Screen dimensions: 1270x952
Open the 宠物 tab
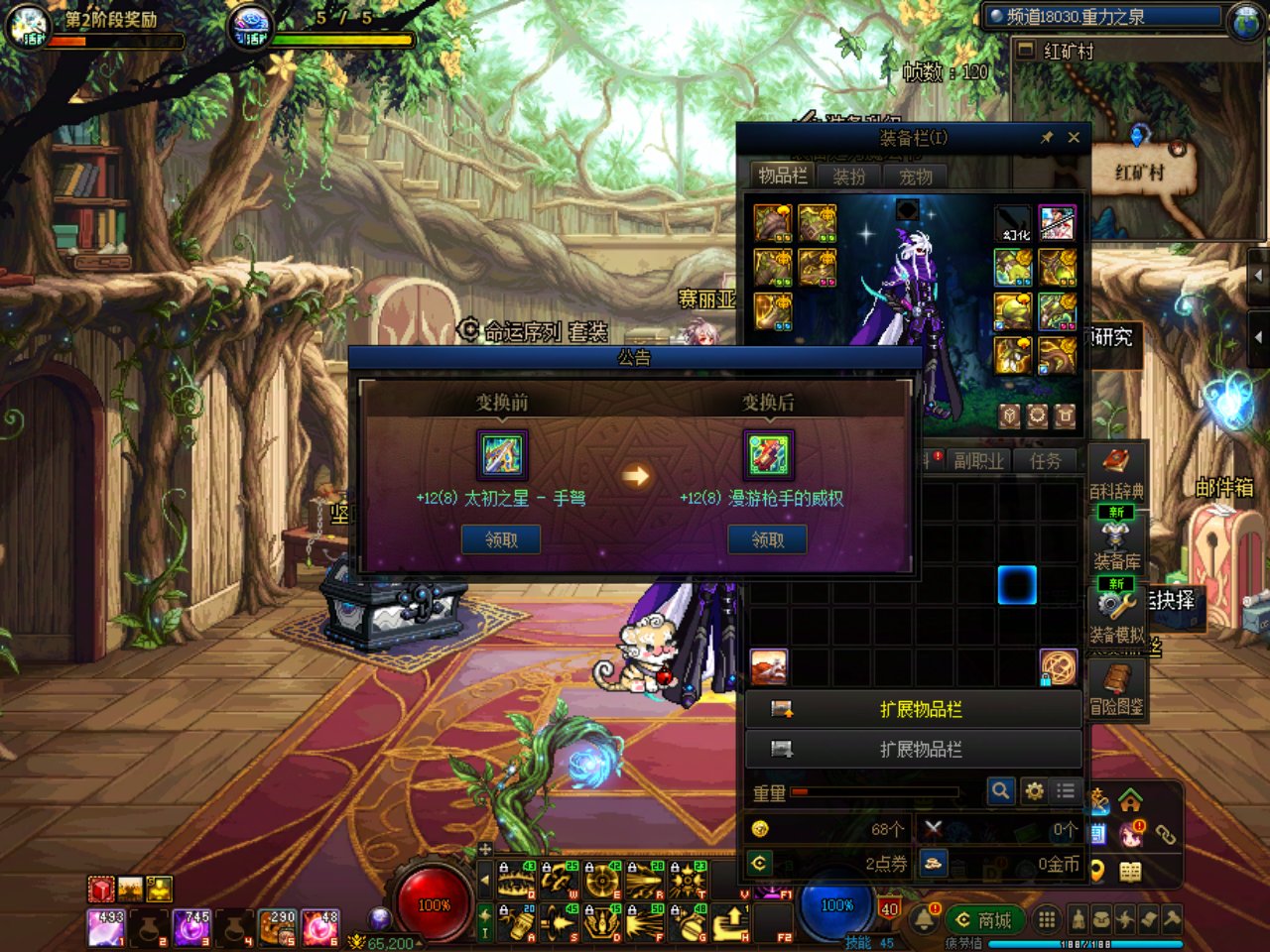(915, 177)
